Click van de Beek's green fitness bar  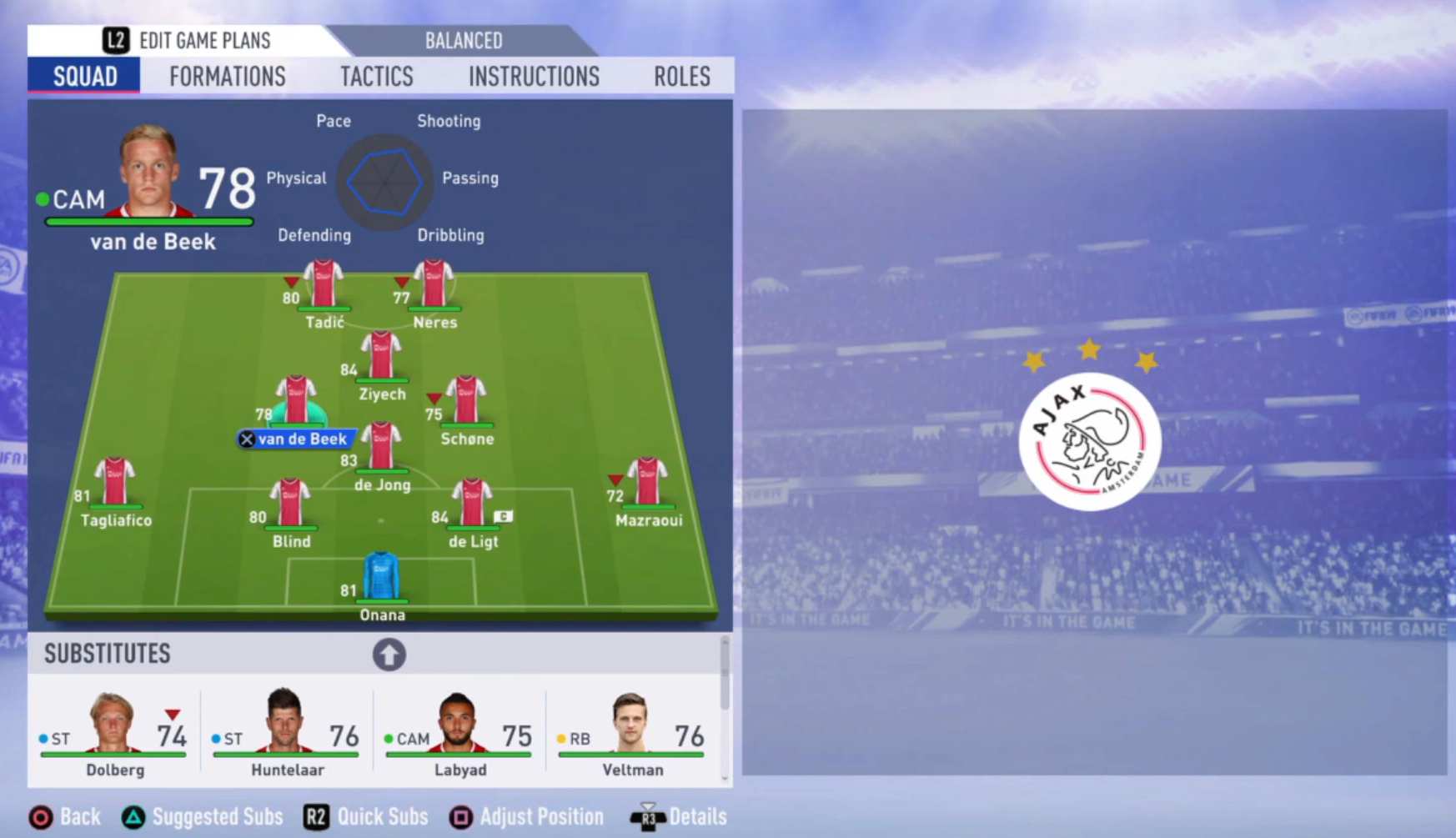pyautogui.click(x=150, y=221)
